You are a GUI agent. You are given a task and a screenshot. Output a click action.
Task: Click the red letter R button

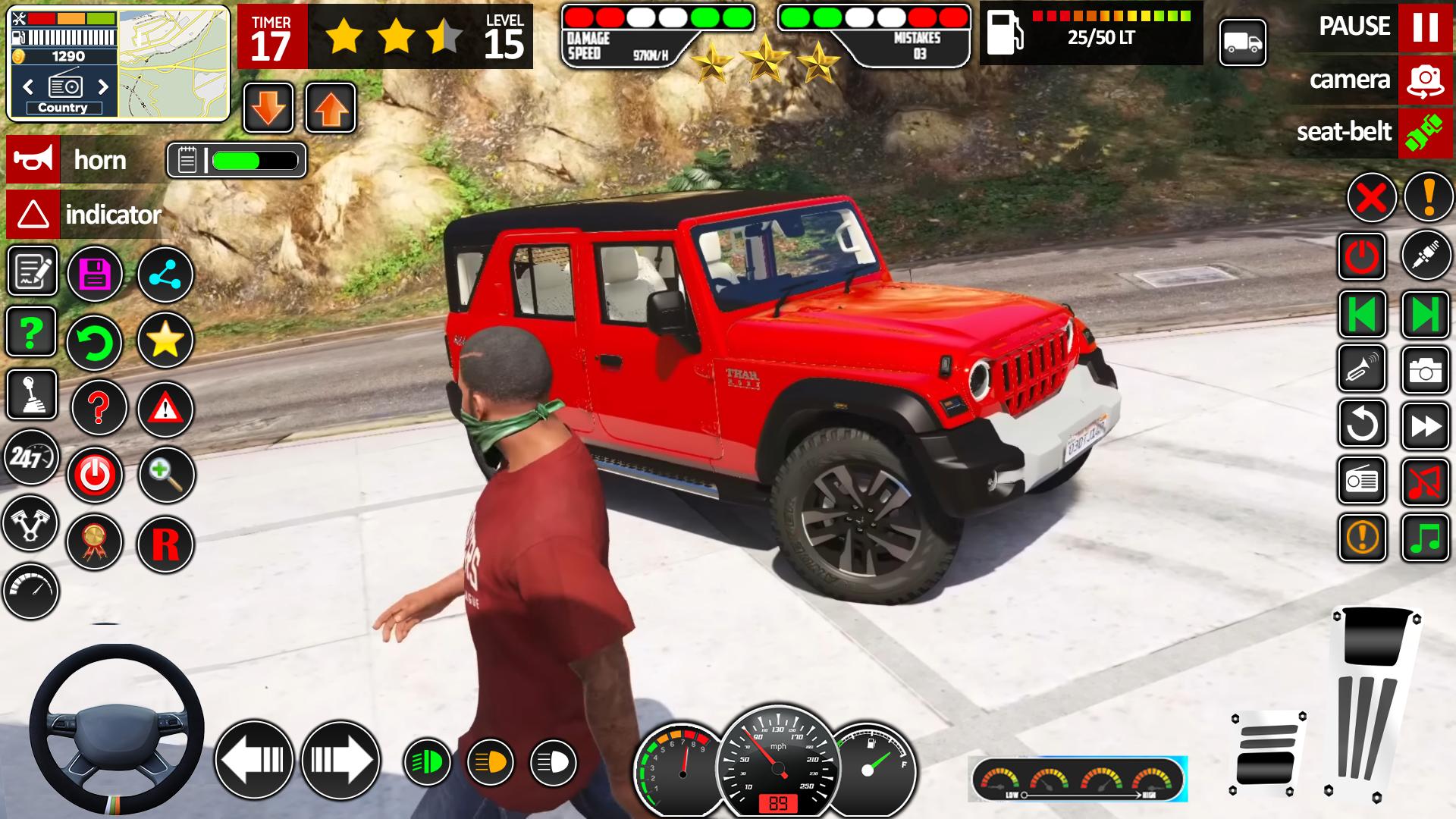coord(165,544)
